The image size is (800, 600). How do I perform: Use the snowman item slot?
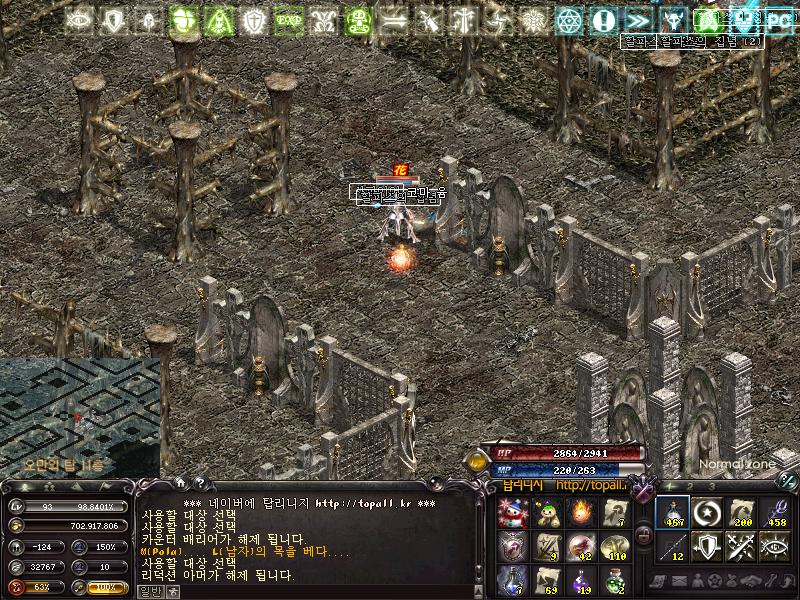[510, 513]
